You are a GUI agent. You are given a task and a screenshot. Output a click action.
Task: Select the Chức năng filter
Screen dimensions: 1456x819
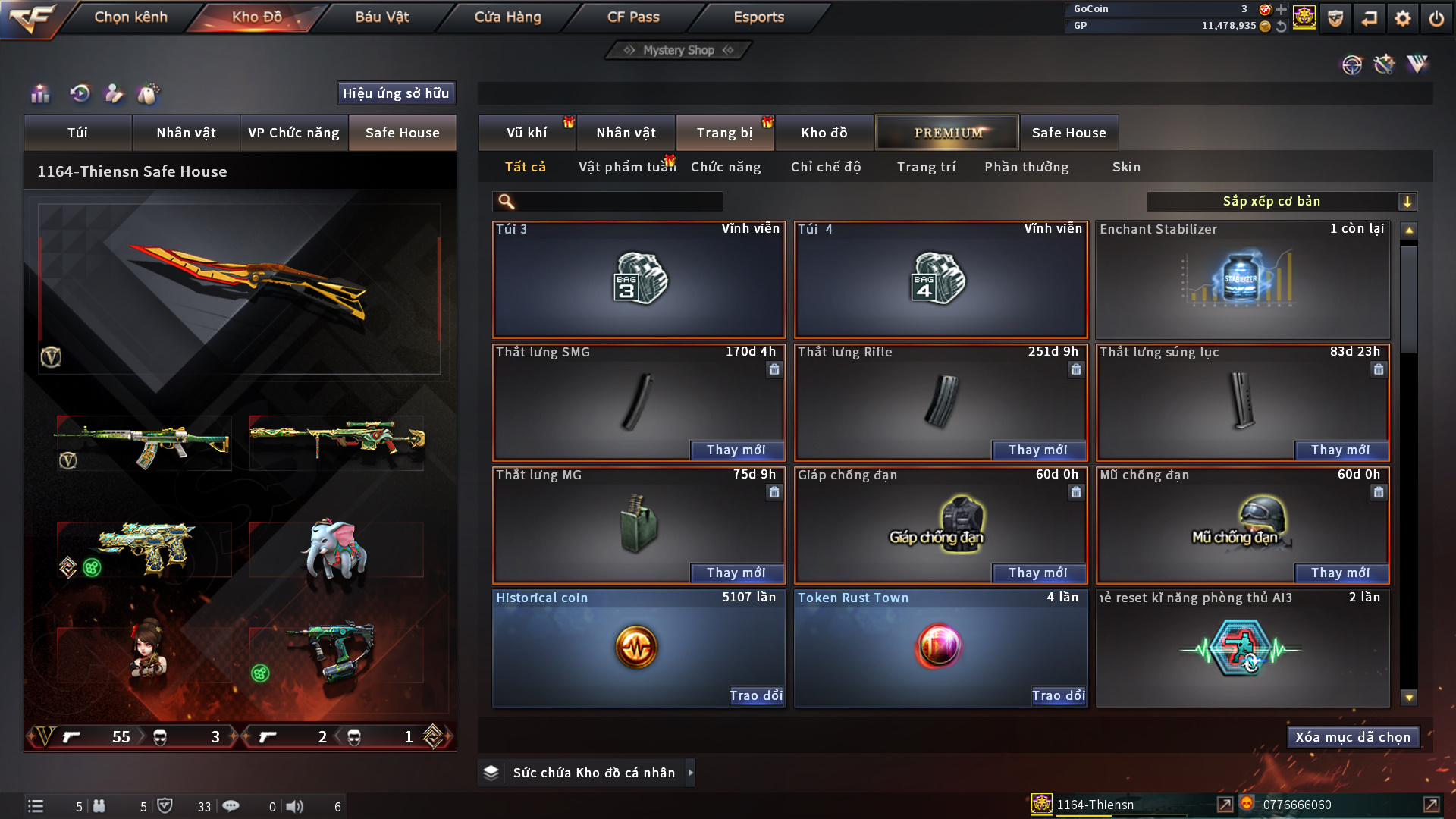pos(725,167)
